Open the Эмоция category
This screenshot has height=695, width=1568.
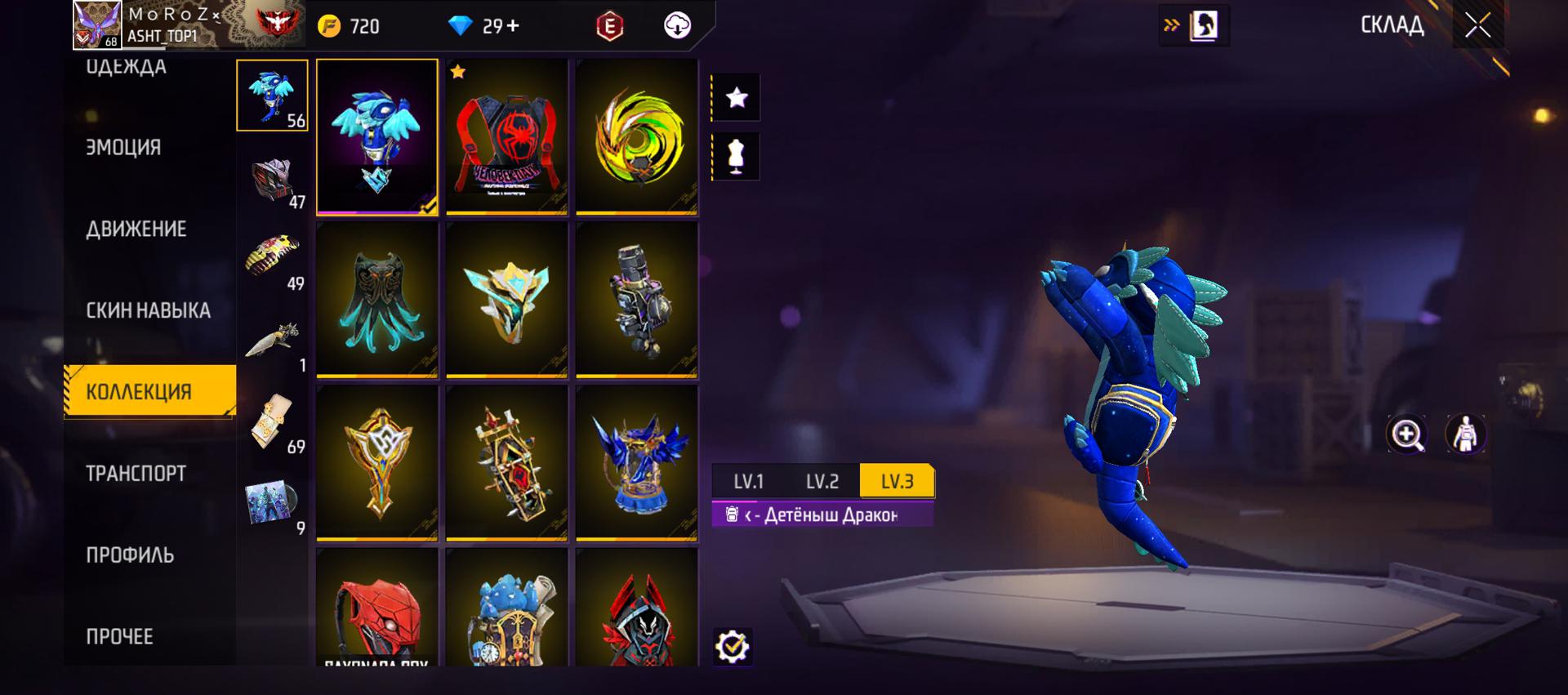(123, 148)
